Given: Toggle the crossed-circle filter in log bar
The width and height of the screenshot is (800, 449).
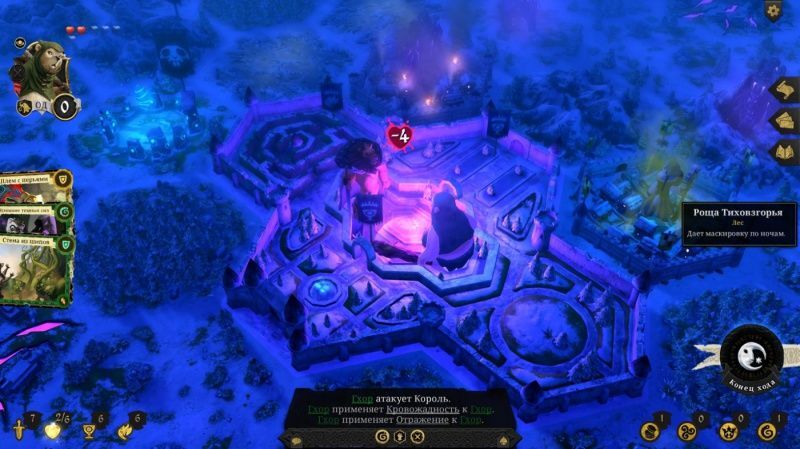Looking at the screenshot, I should point(417,436).
